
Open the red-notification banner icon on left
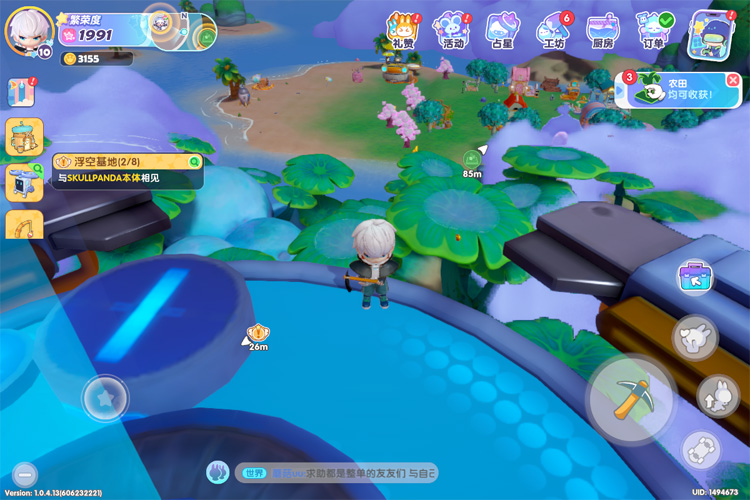22,92
